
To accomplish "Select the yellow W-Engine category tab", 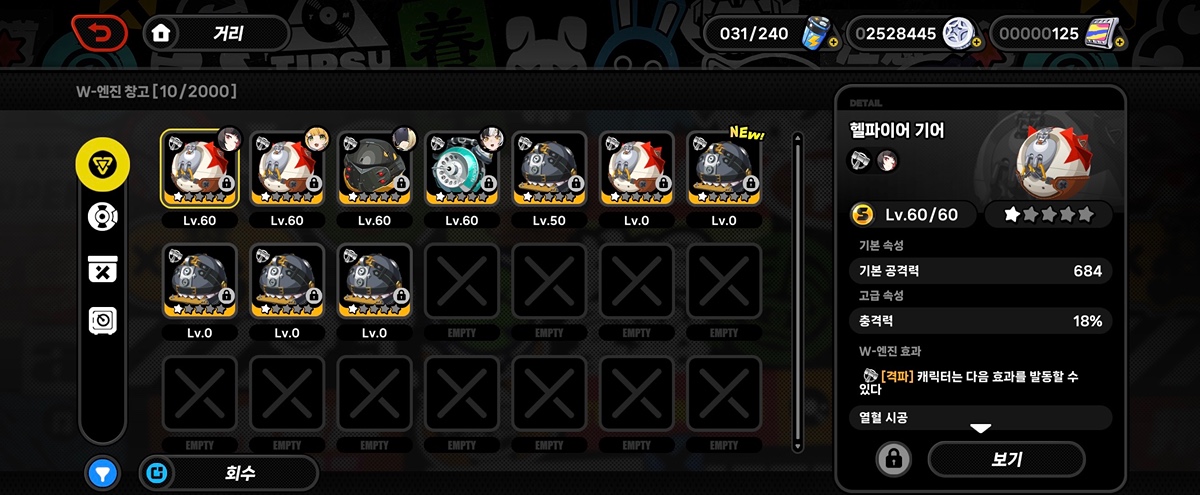I will [x=102, y=166].
